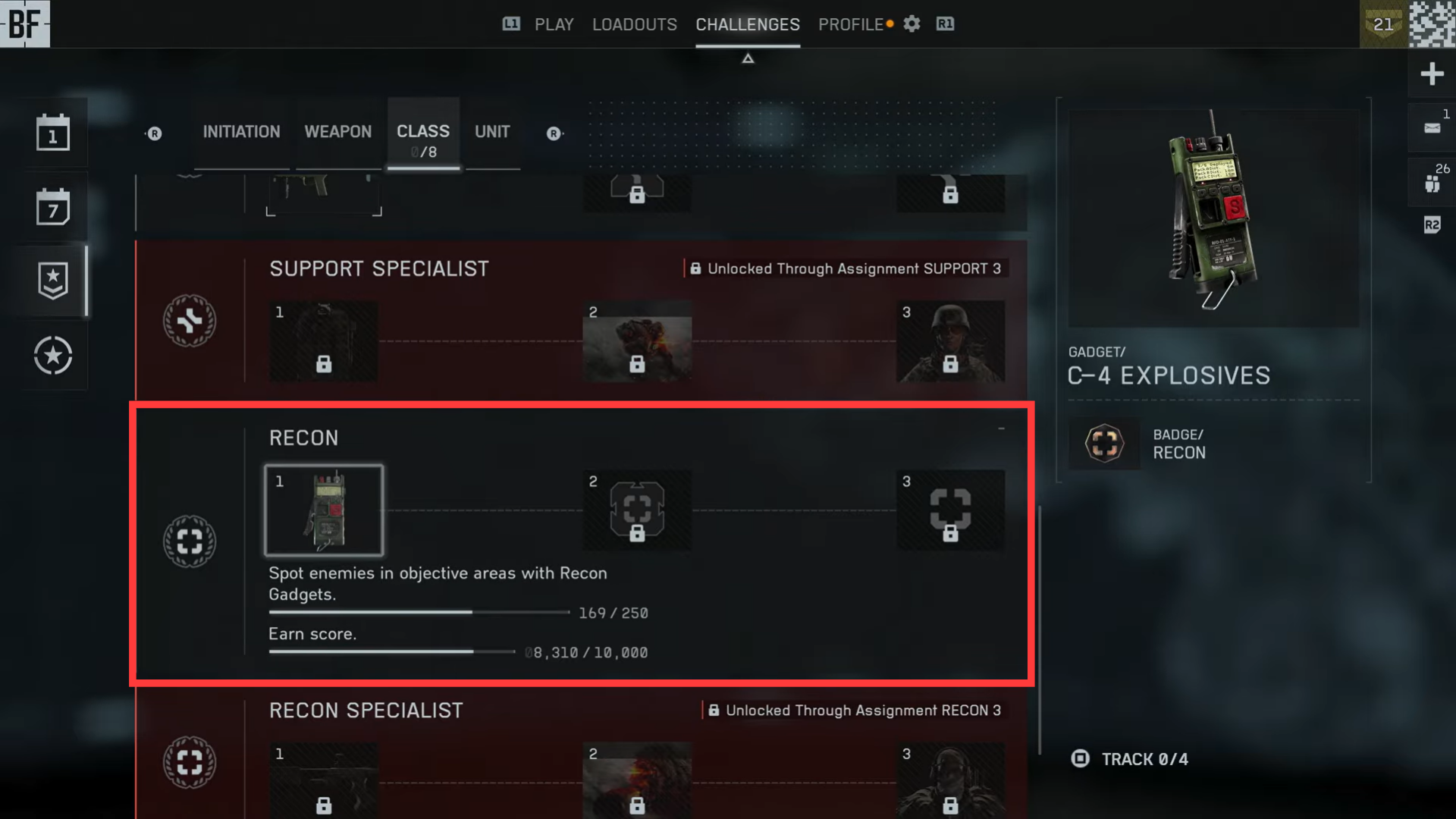
Task: Open the mail notifications icon
Action: [x=1432, y=128]
